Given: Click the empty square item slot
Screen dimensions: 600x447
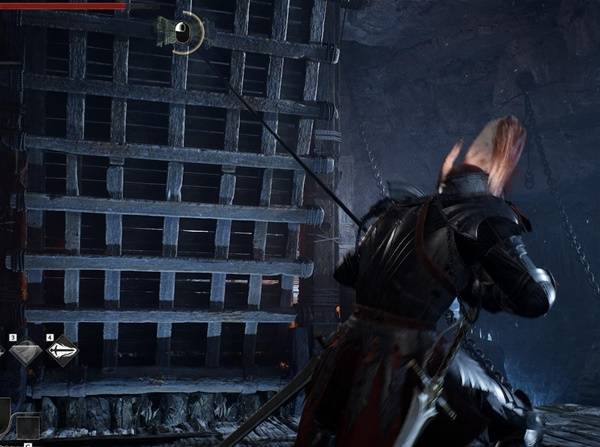Looking at the screenshot, I should (28, 427).
